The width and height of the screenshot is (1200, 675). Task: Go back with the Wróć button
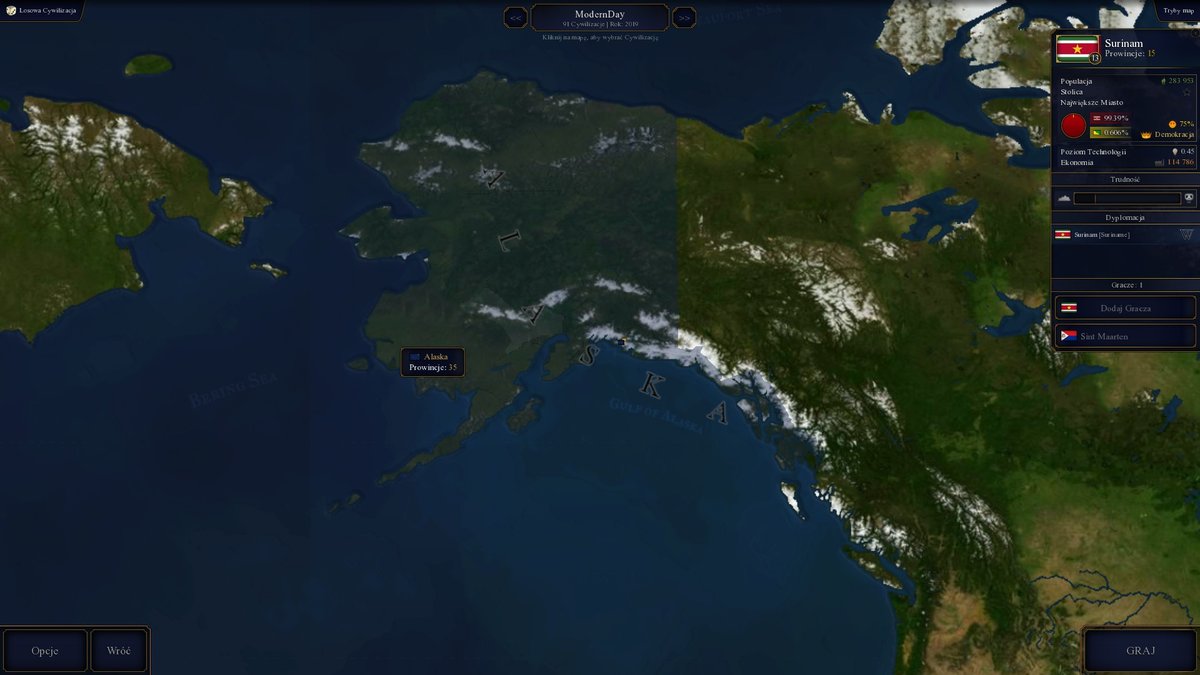point(119,650)
